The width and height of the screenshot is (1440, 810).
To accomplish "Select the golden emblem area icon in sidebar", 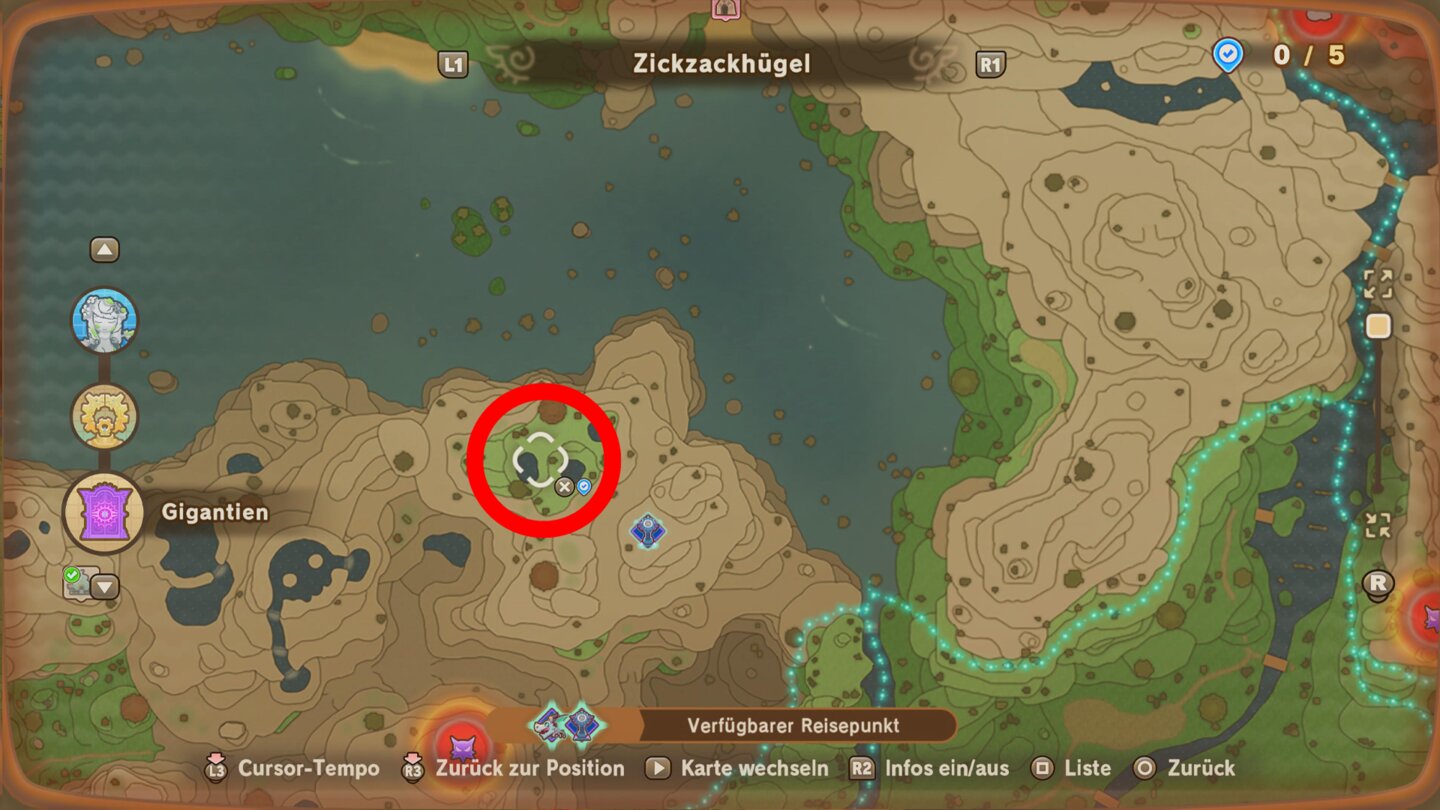I will 104,413.
